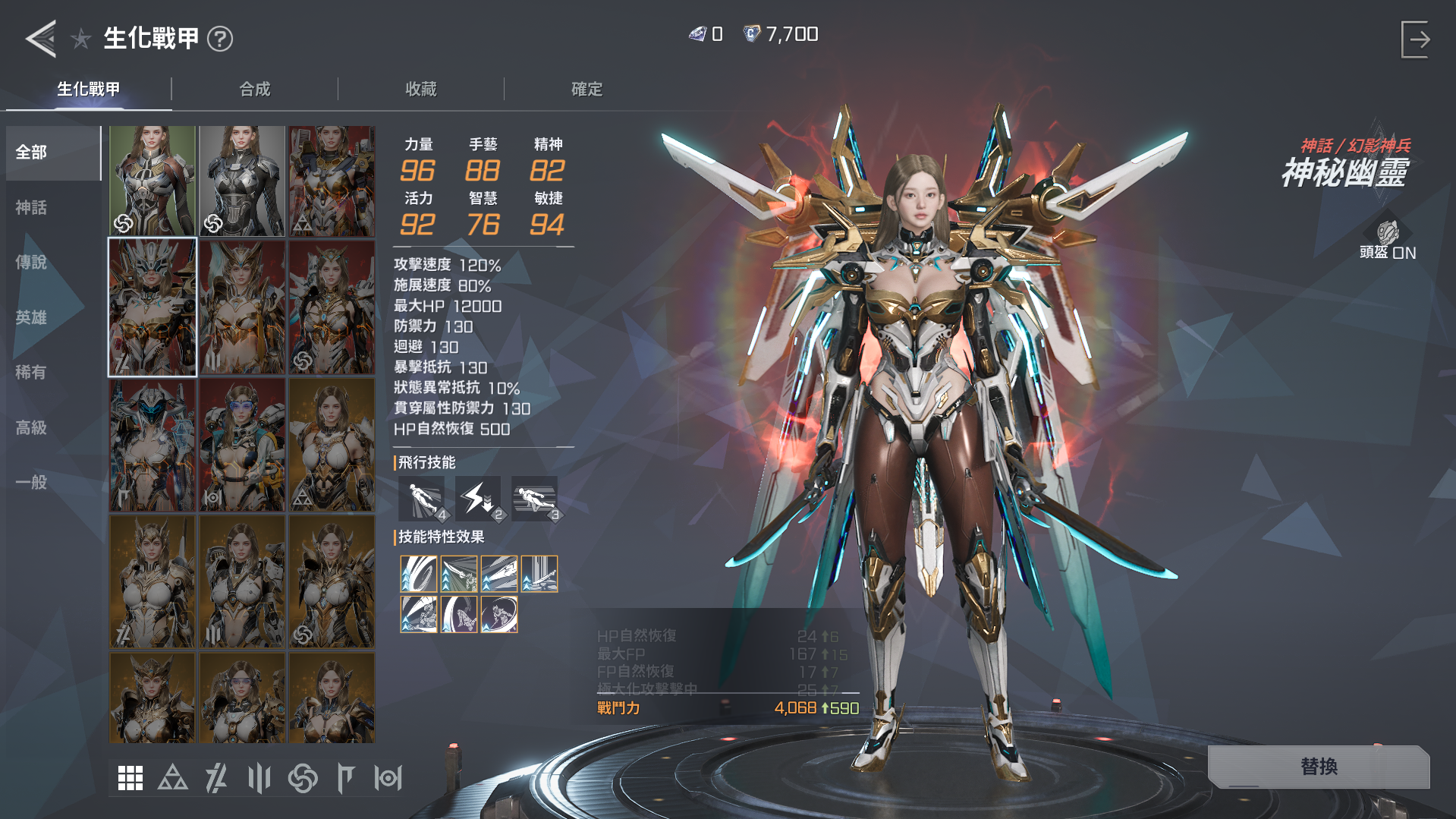This screenshot has height=819, width=1456.
Task: Favorite this armor with the star icon
Action: coord(81,39)
